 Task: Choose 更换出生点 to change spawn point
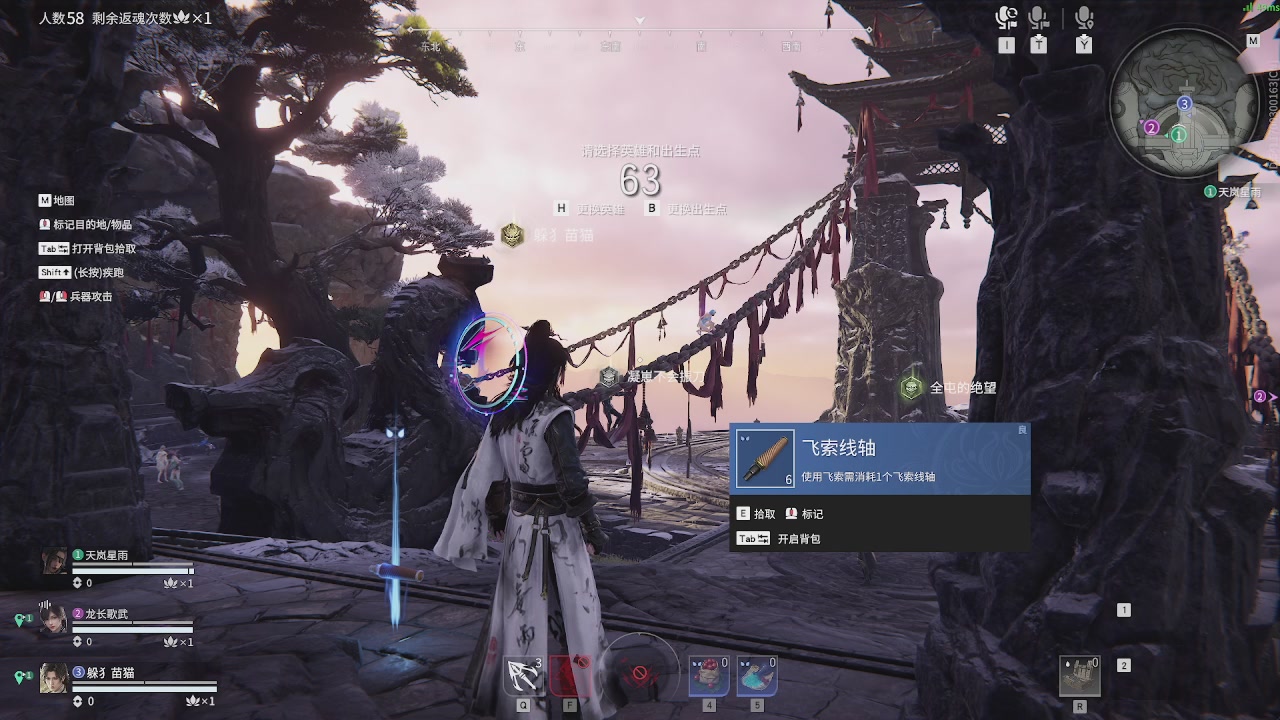tap(697, 209)
